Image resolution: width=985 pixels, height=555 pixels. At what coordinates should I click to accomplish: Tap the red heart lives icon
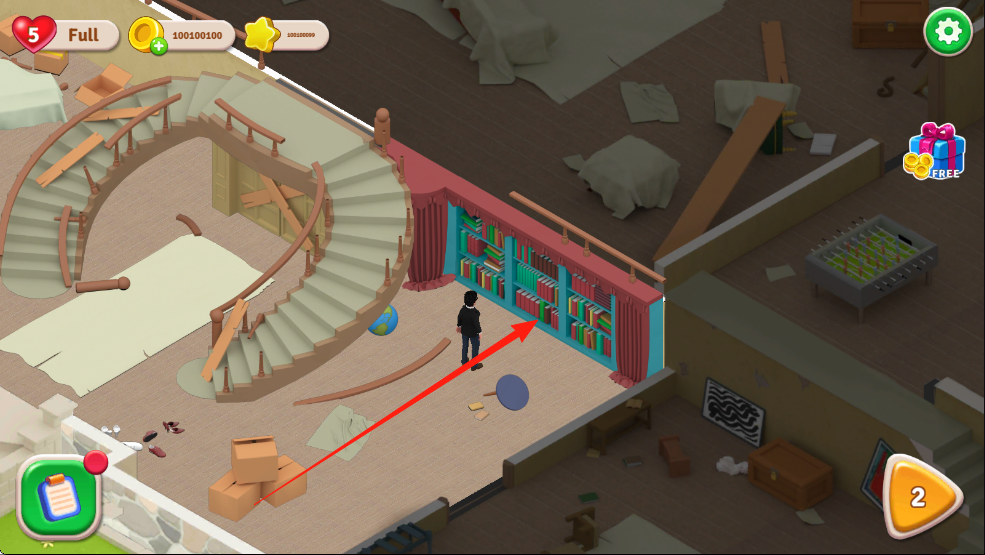pos(35,35)
